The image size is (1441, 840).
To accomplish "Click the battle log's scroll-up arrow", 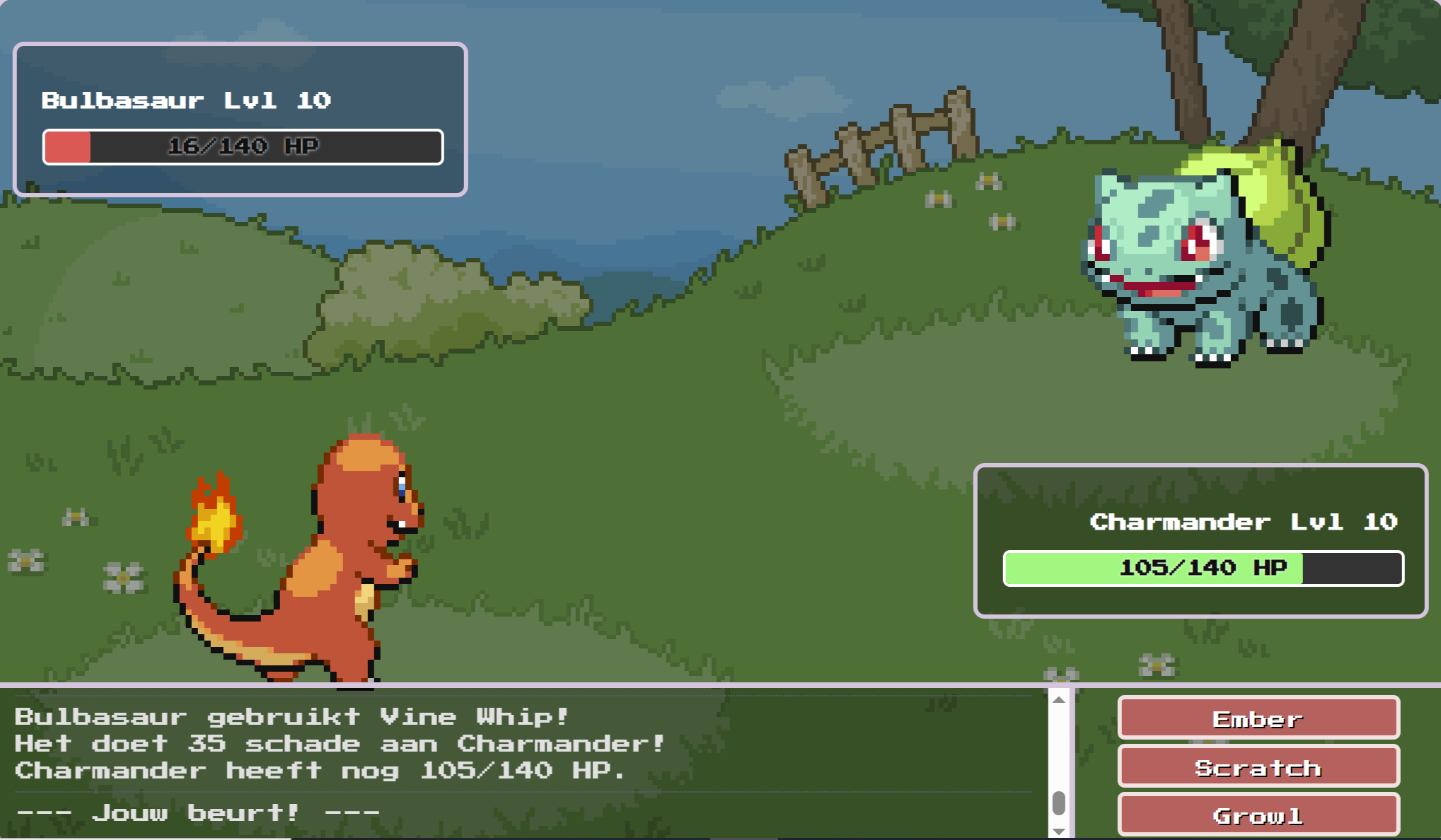I will (1059, 700).
